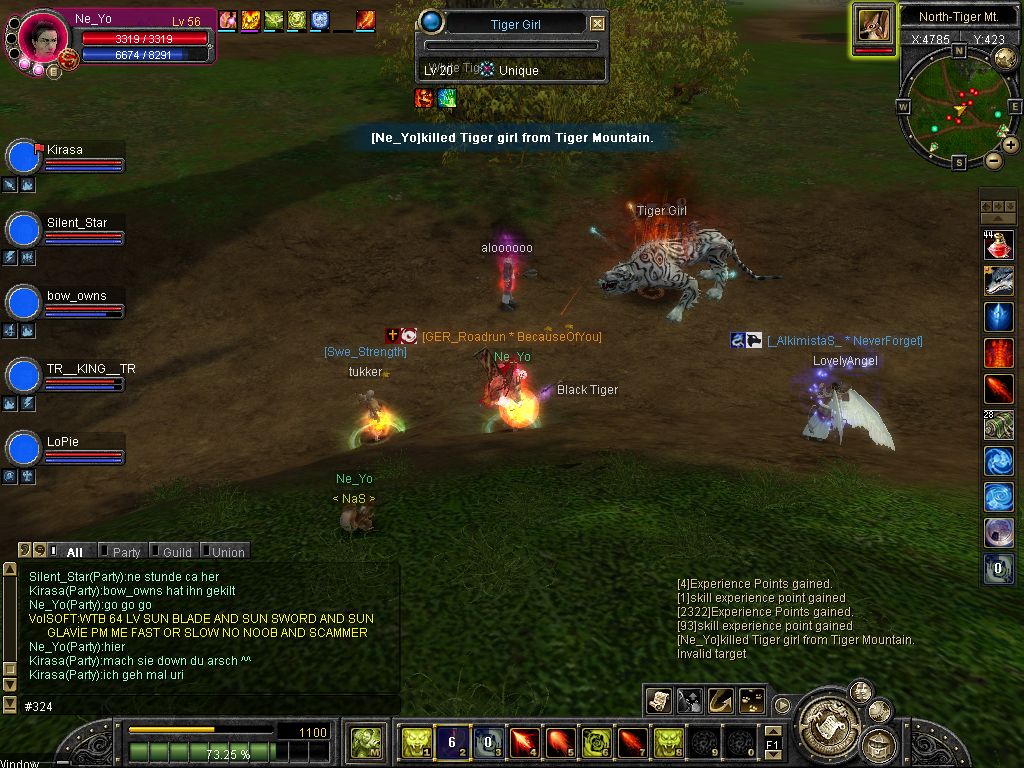Click the Ne_Yo character portrait
The height and width of the screenshot is (768, 1024).
43,36
